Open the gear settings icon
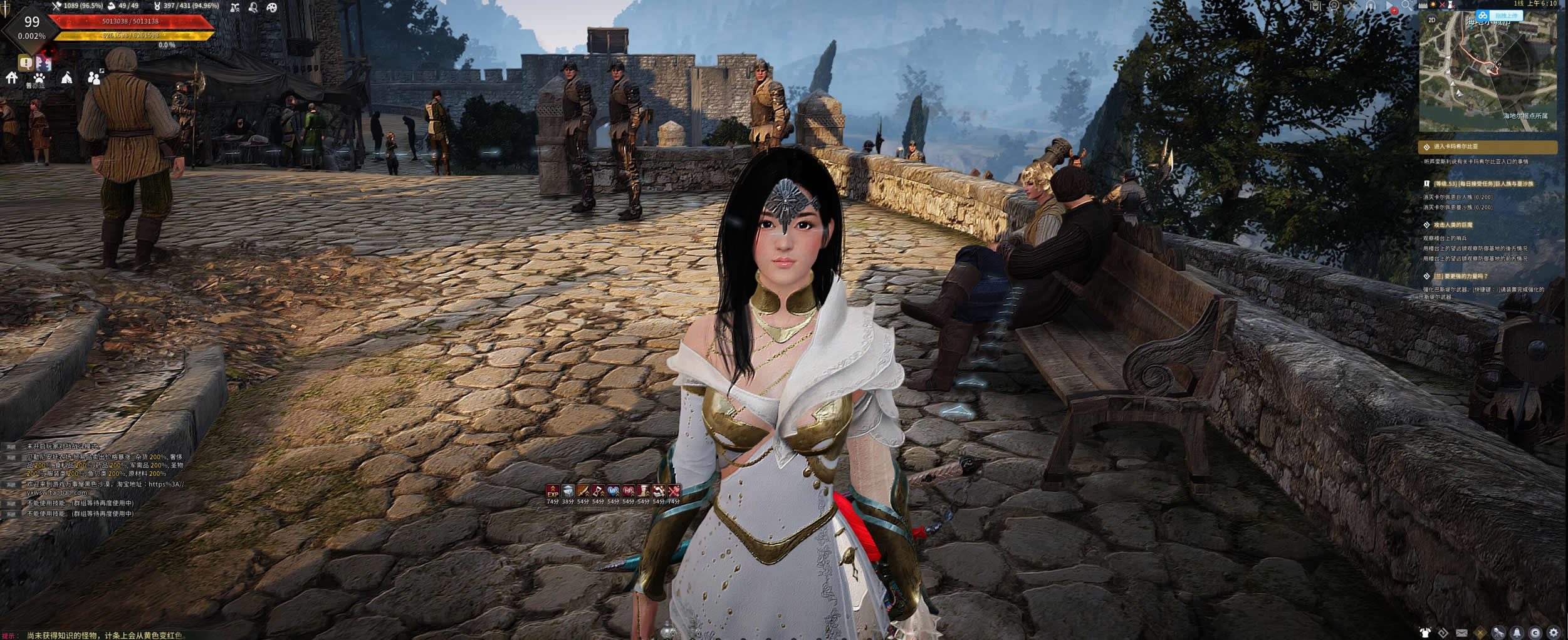 (1554, 632)
